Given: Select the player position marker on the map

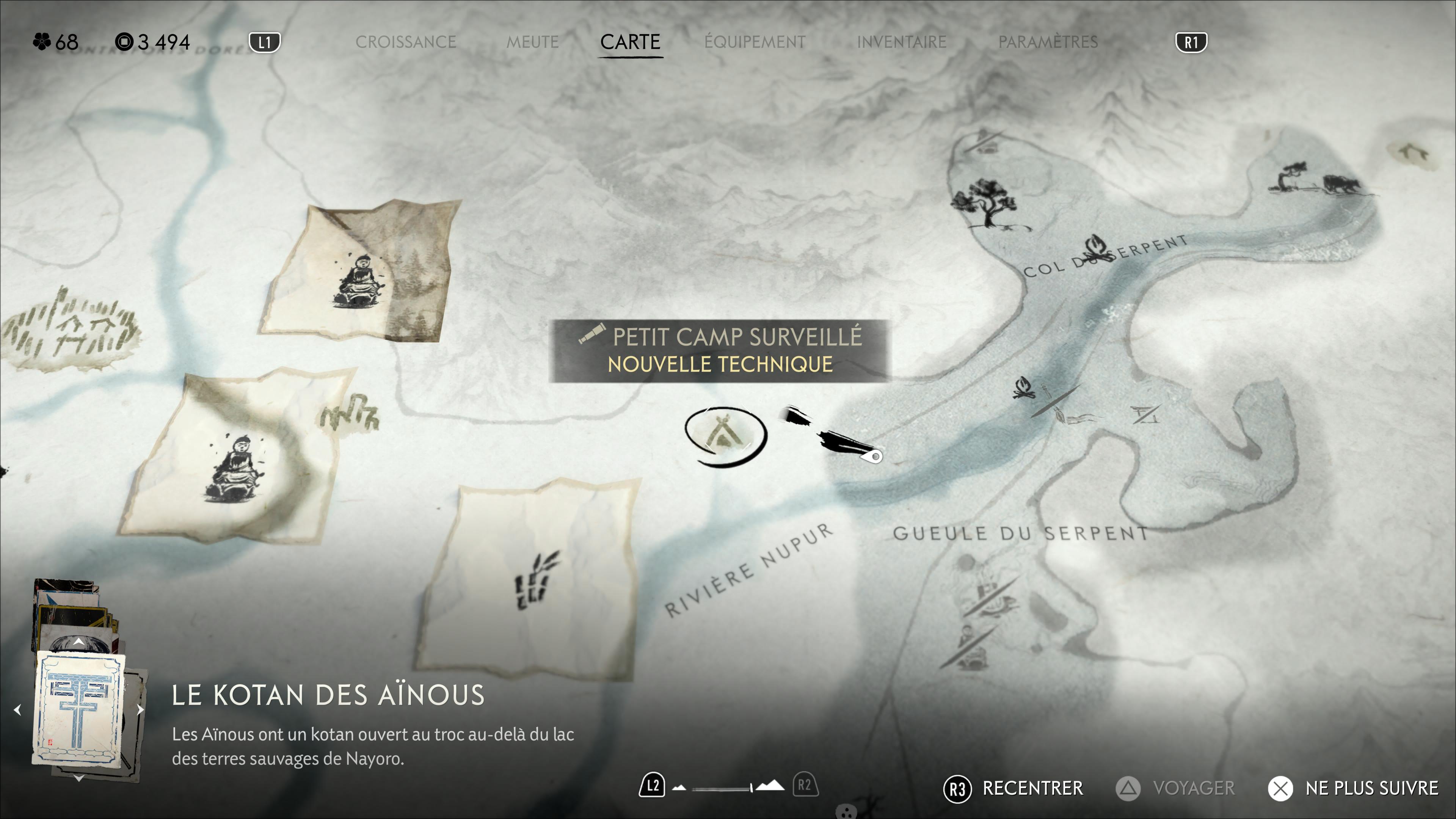Looking at the screenshot, I should tap(873, 455).
